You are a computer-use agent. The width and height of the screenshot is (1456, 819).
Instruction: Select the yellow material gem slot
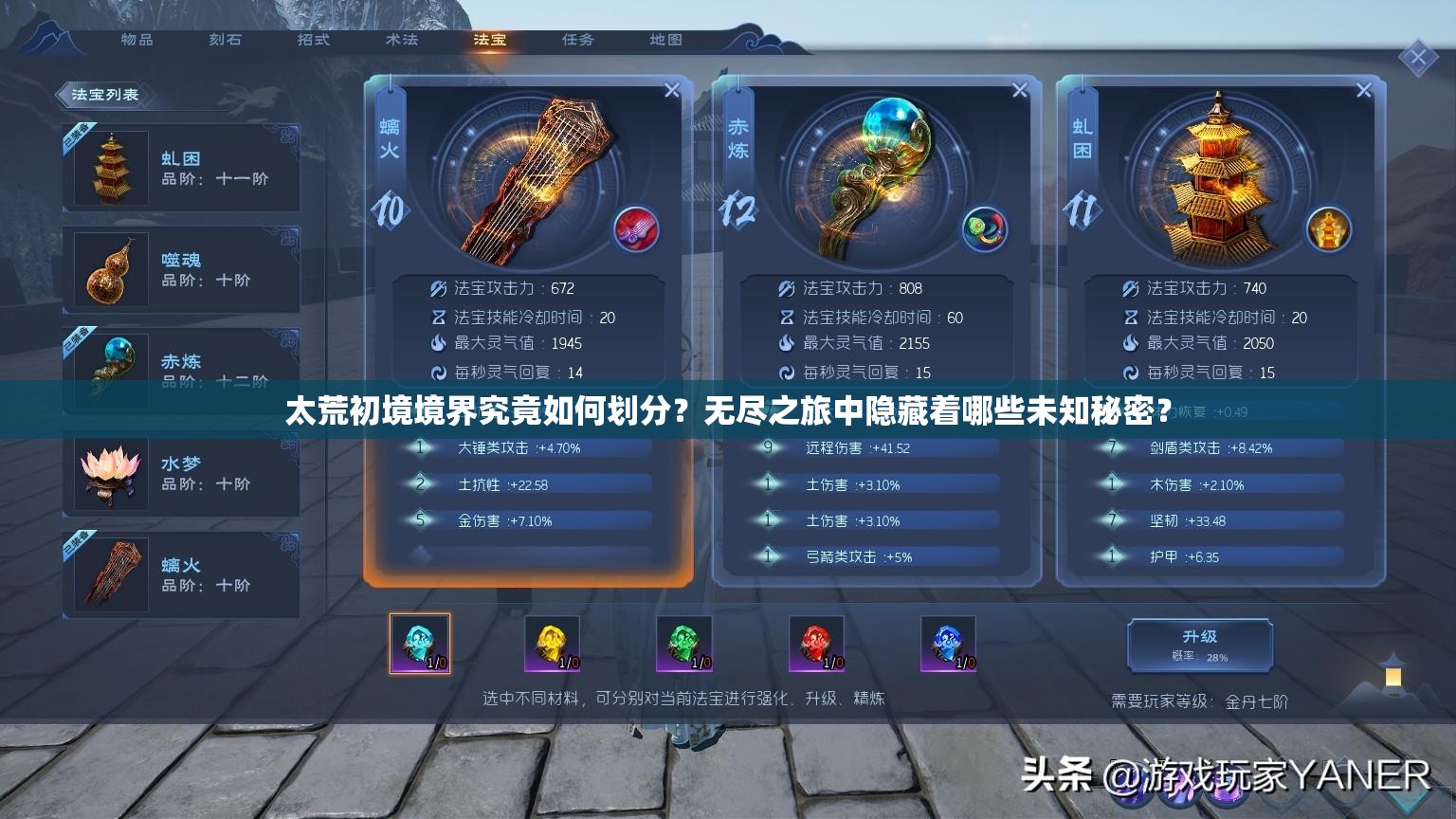tap(552, 644)
